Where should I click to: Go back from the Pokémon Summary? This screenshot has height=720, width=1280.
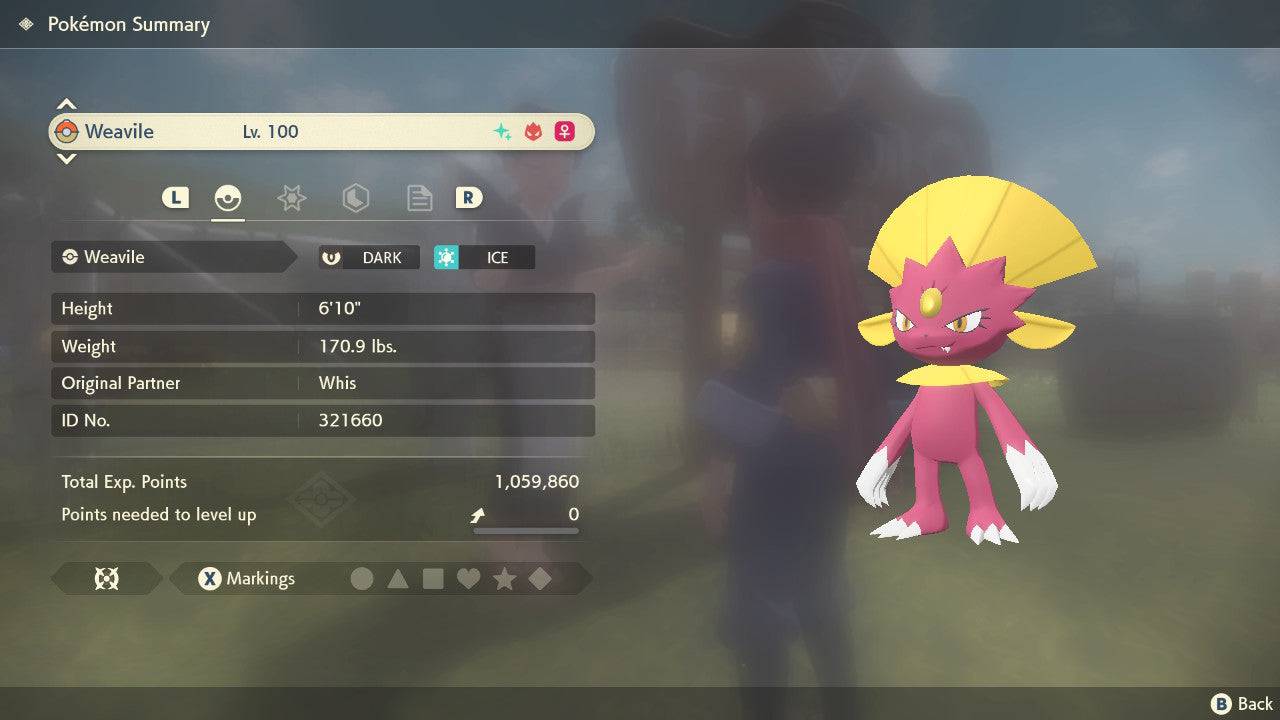point(1242,704)
